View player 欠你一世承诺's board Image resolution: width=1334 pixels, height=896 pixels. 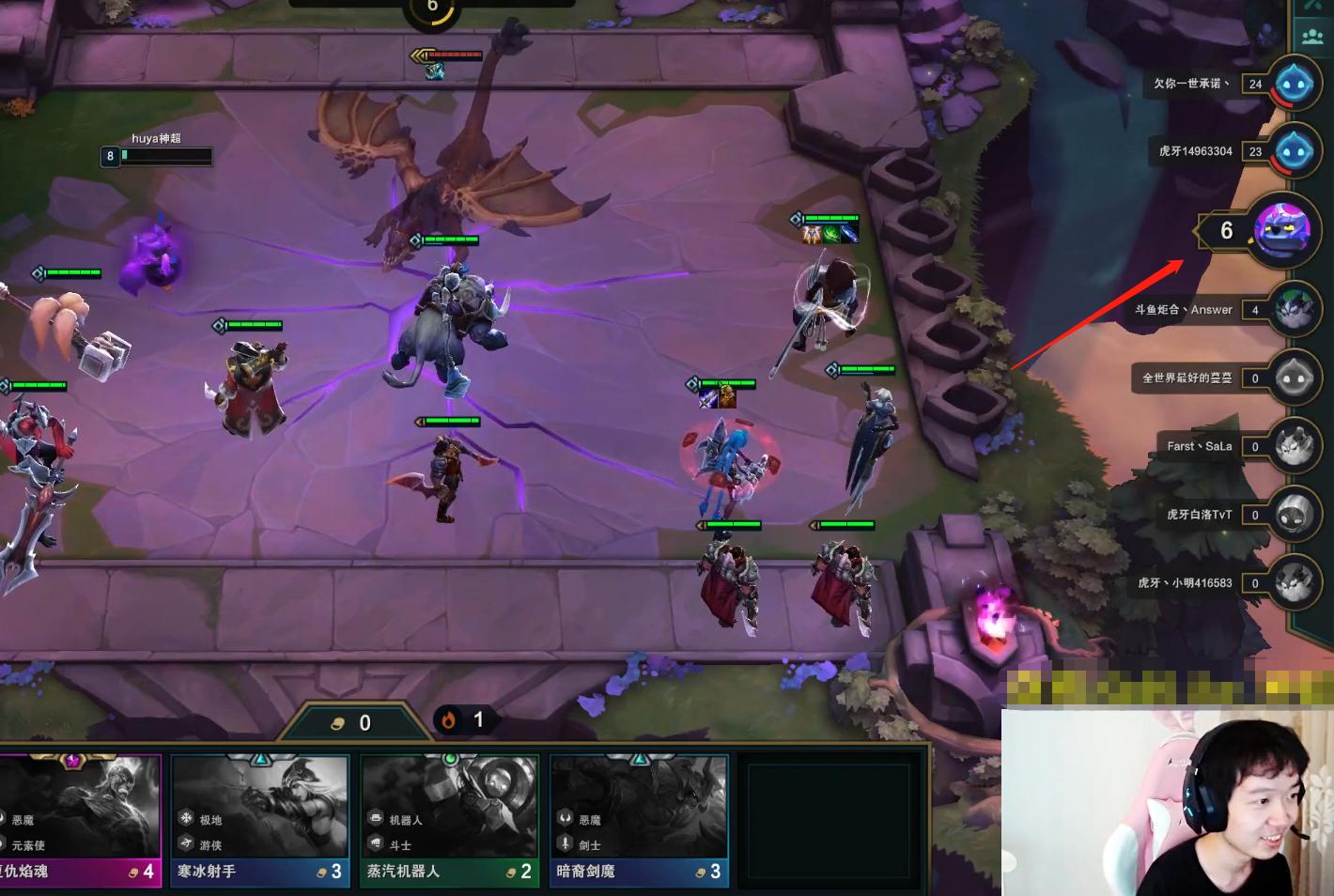(1295, 85)
